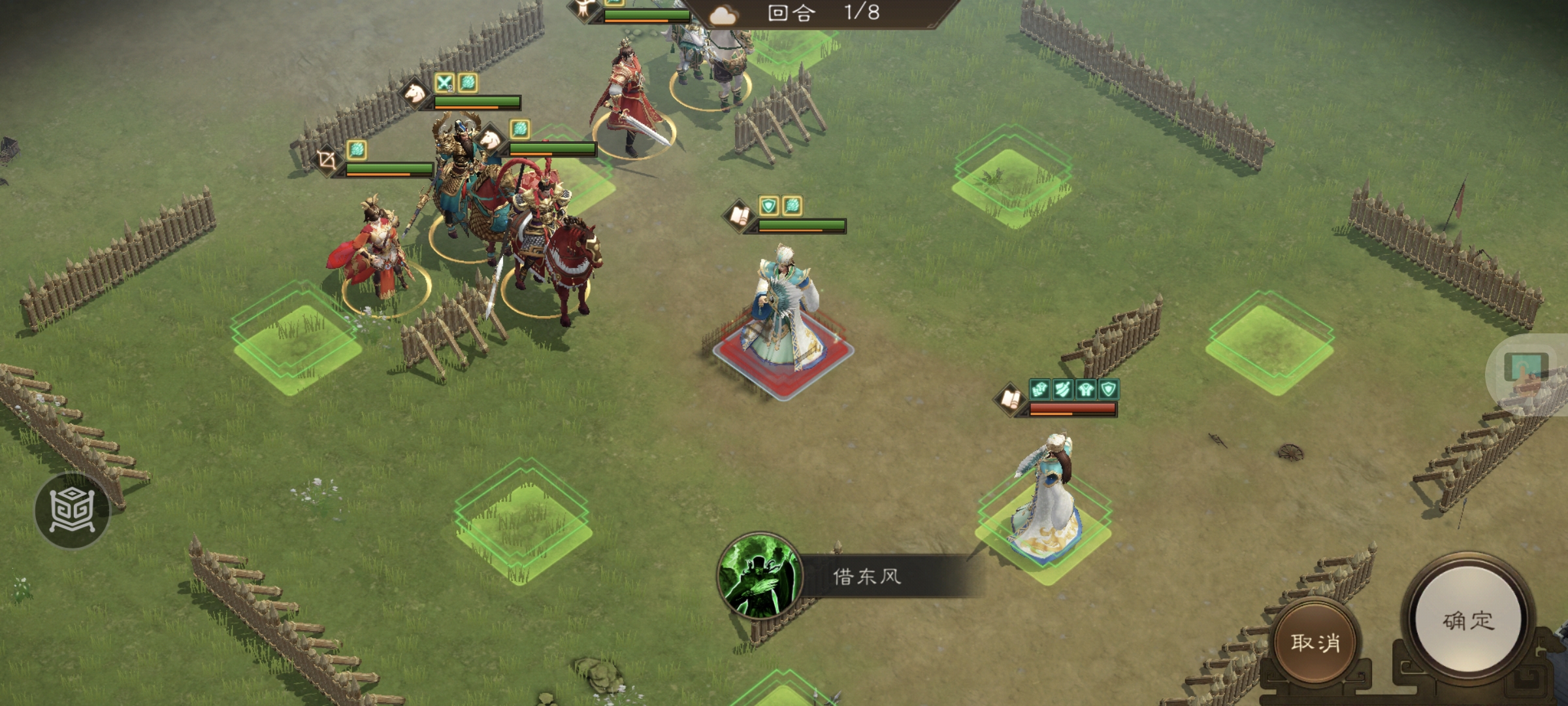The image size is (1568, 706).
Task: Select the crossed-swords x2 buff icon
Action: 444,82
